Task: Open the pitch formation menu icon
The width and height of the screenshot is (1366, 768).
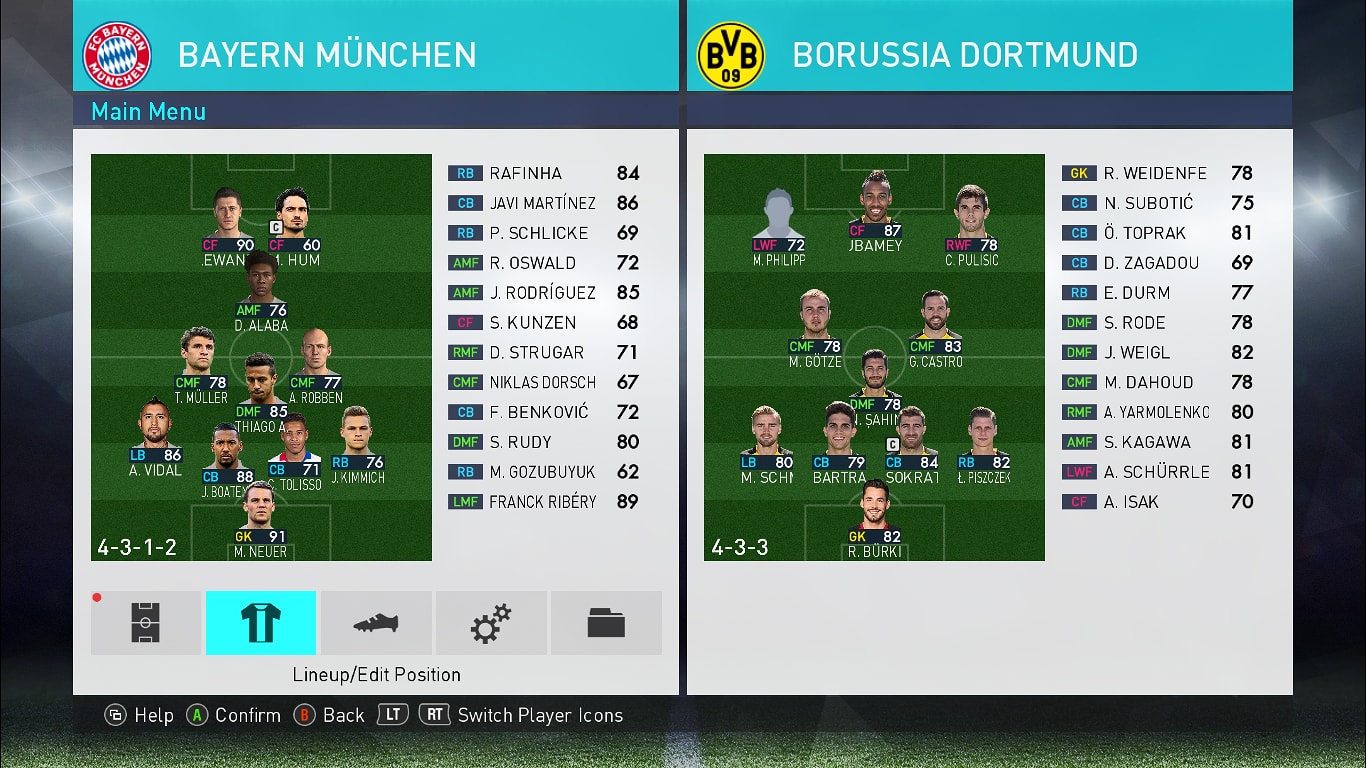Action: click(146, 623)
